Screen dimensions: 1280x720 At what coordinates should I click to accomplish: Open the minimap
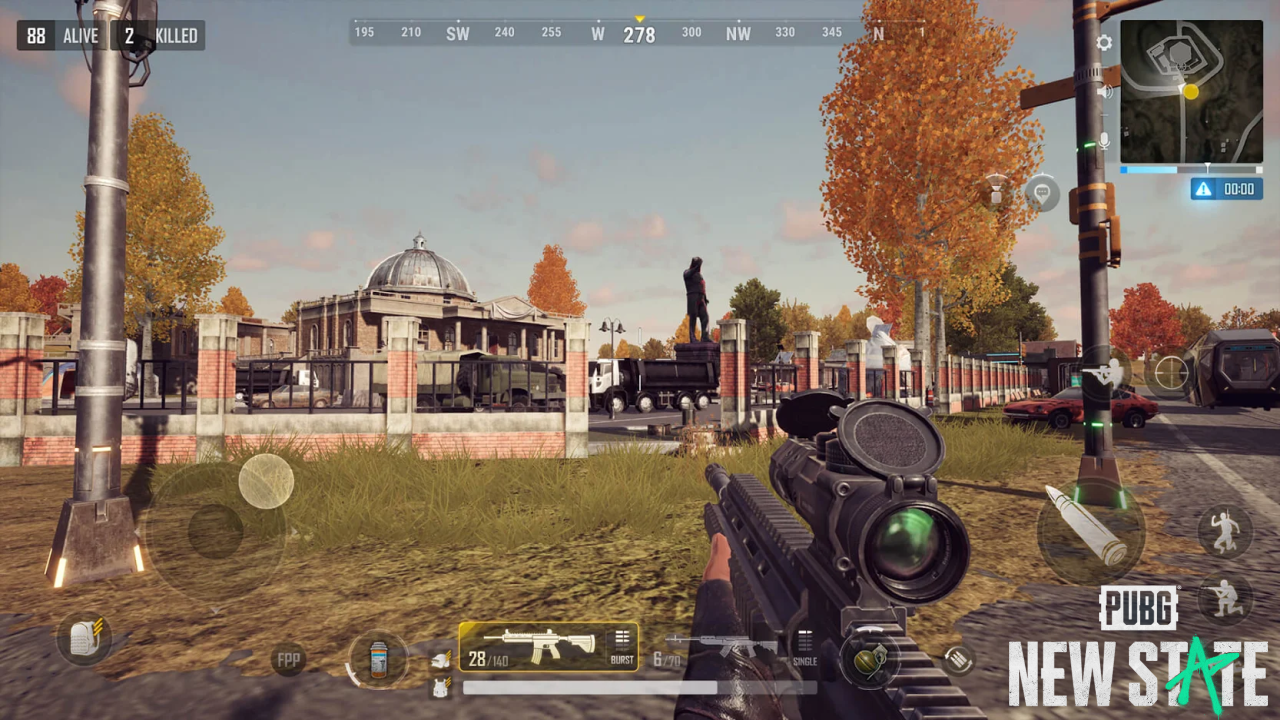pos(1190,92)
